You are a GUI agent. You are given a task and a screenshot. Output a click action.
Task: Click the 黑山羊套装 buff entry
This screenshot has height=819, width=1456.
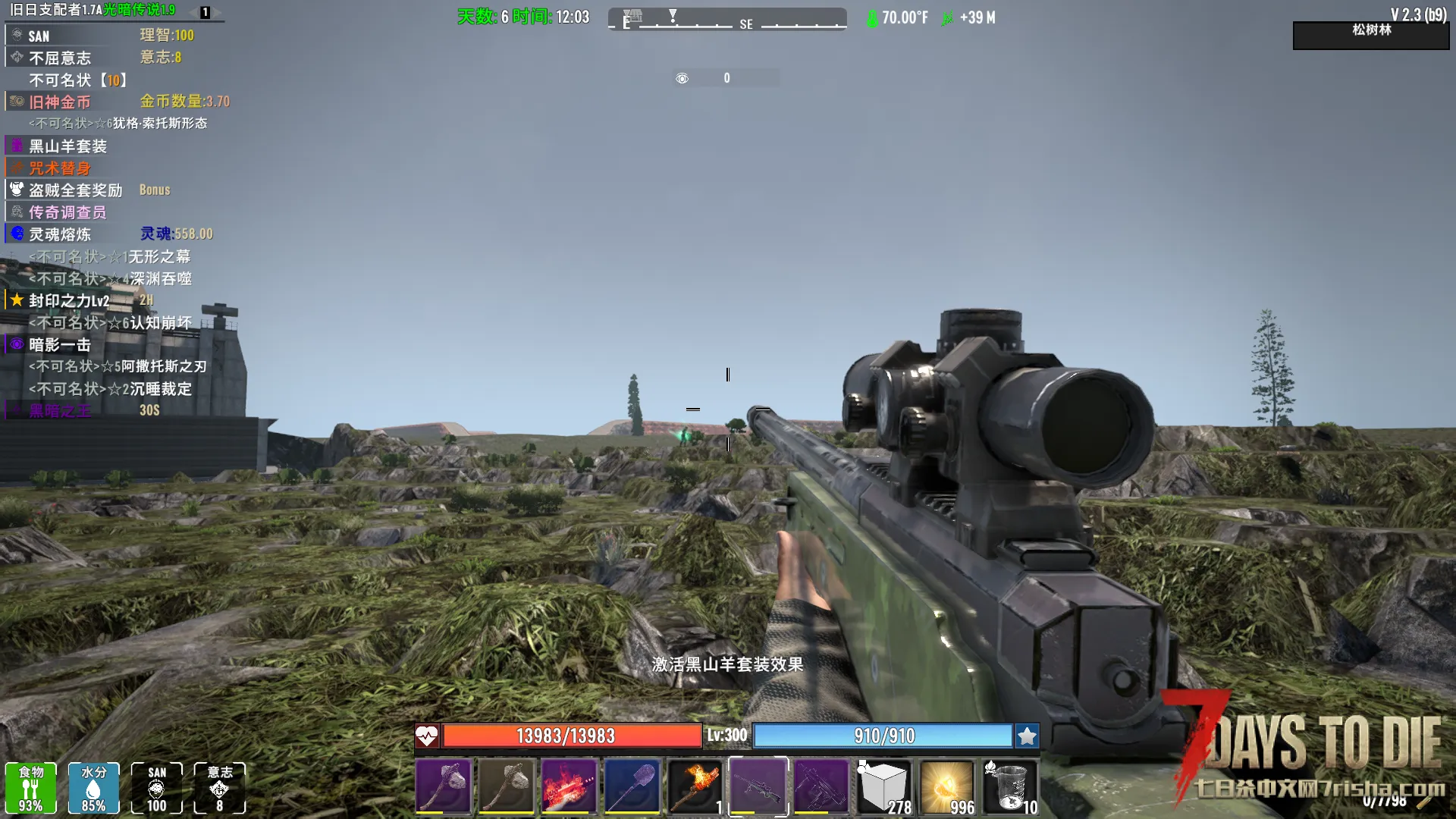[x=67, y=146]
